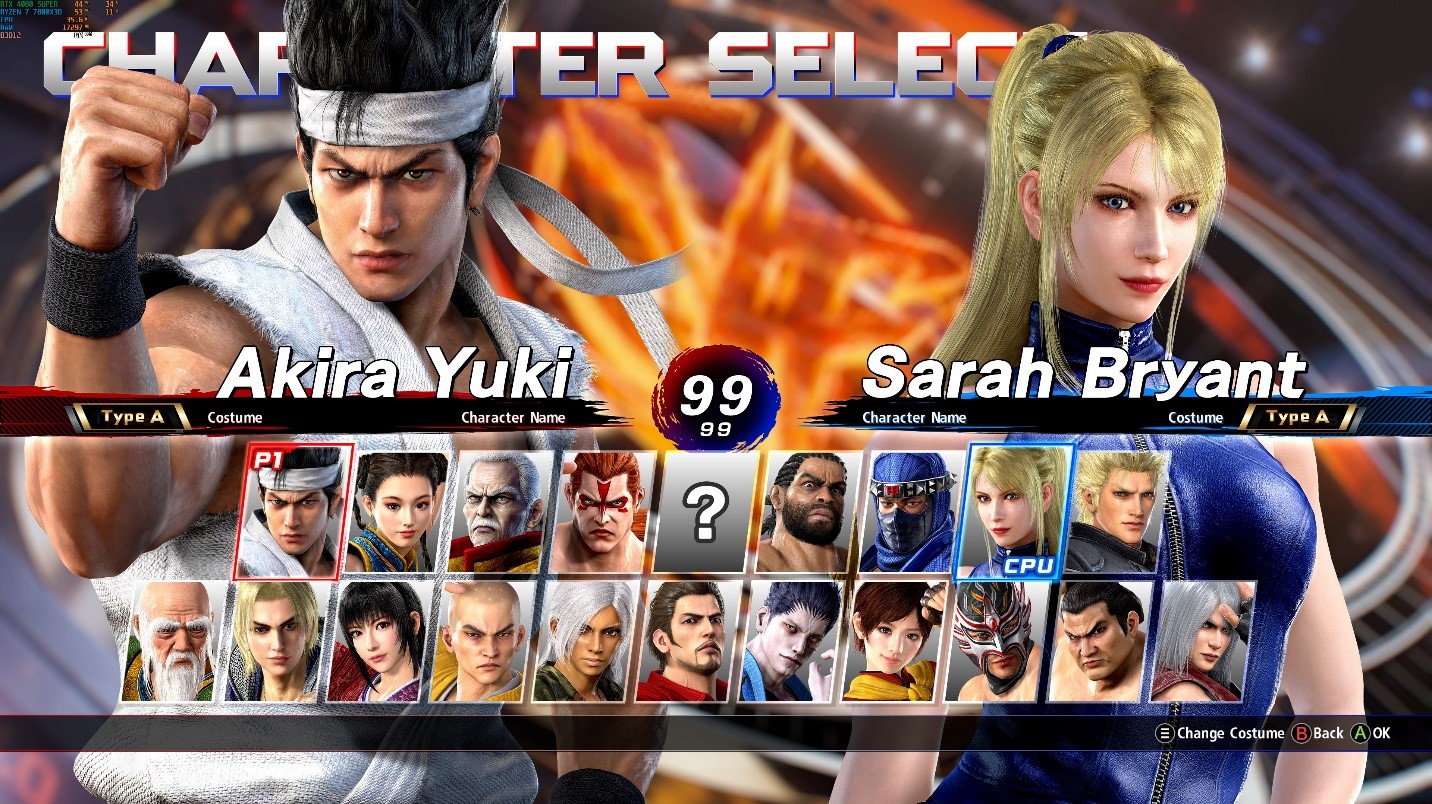Select Akira's portrait marked P1
The height and width of the screenshot is (804, 1432).
293,512
